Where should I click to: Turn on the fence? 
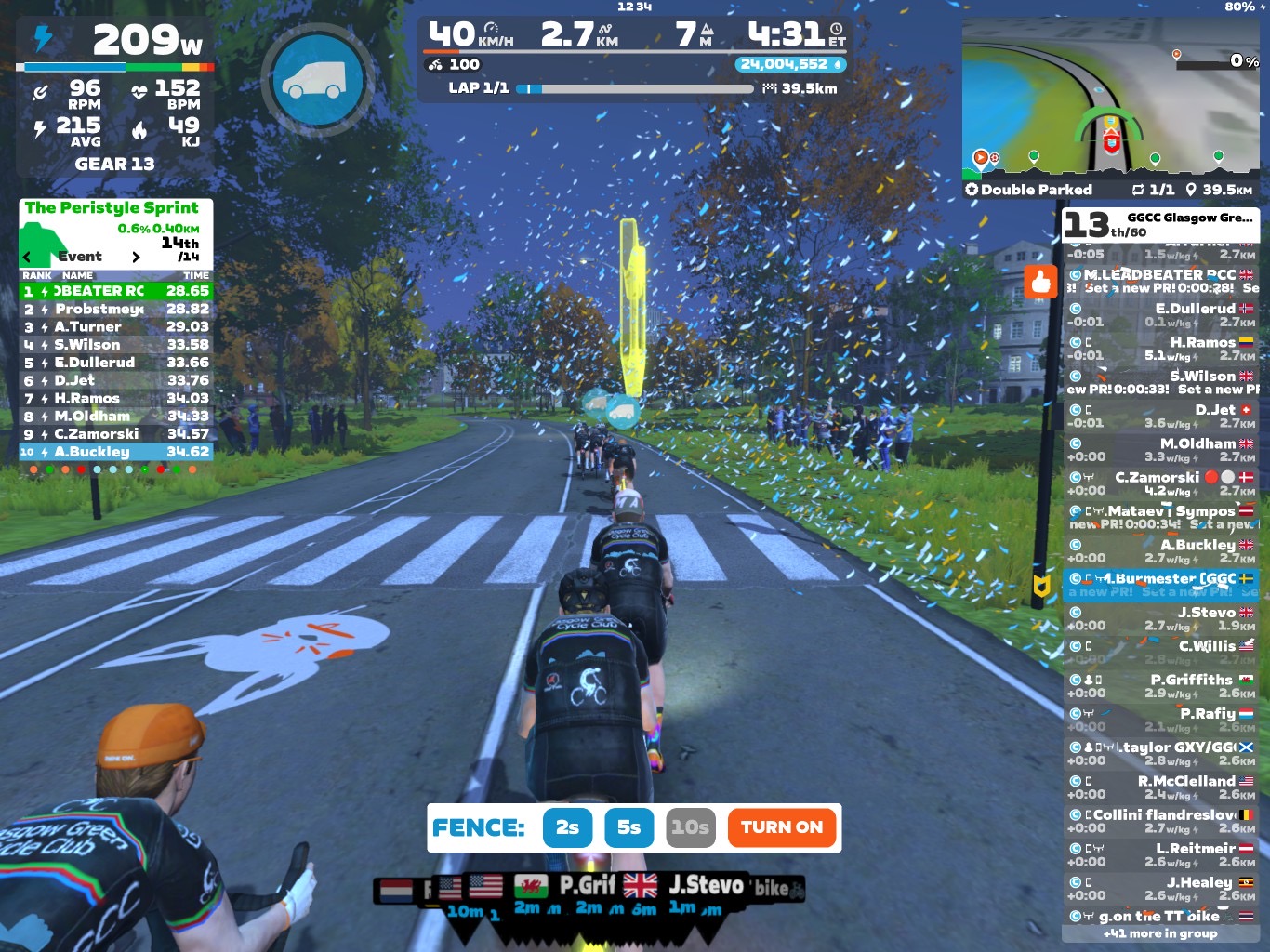click(781, 827)
